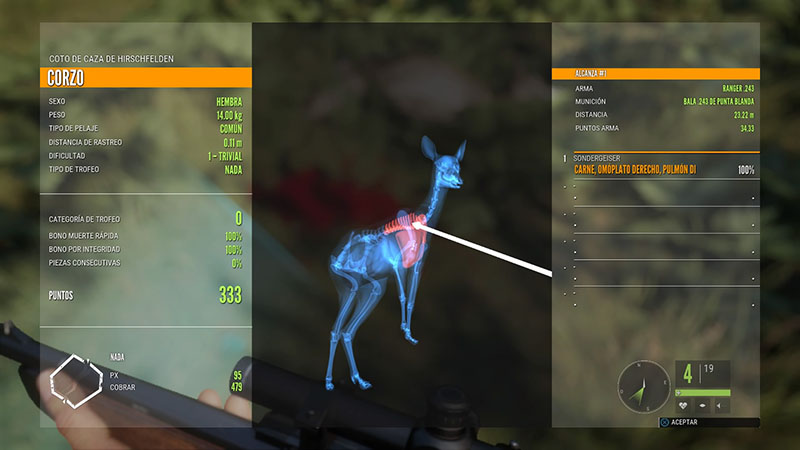Select the Sondergeiser hit entry row
800x450 pixels.
660,165
